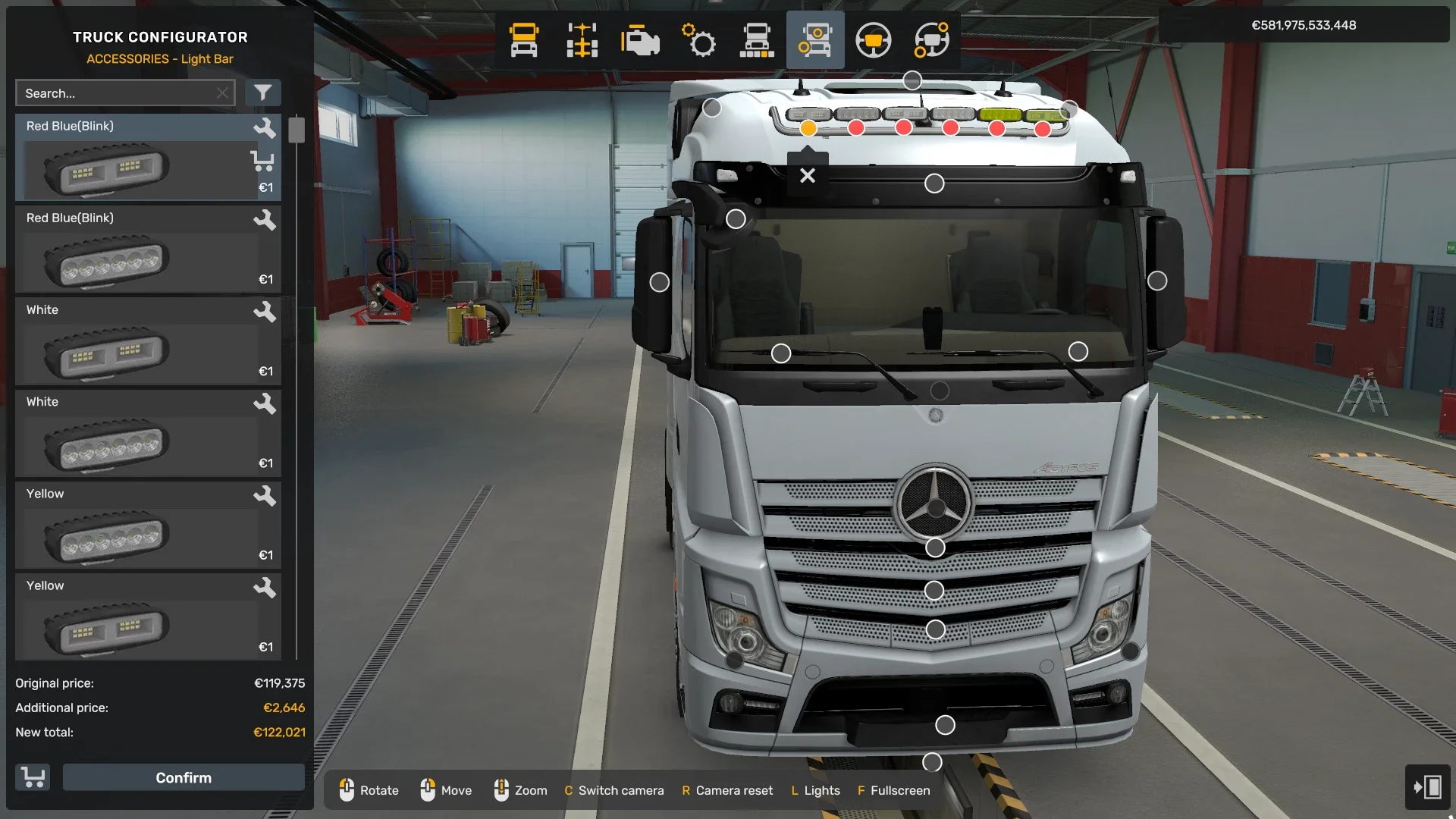Open the filter icon beside search

pos(264,92)
